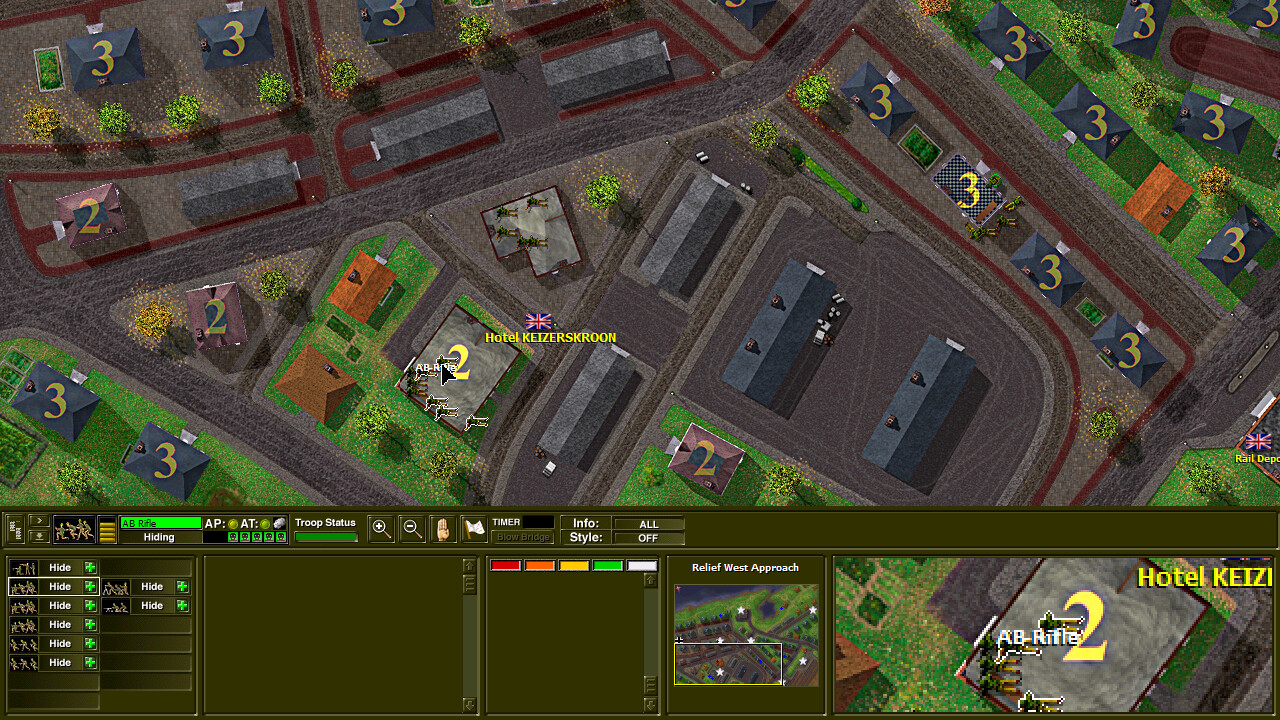Click the right-arrow expander at toolbar left
The width and height of the screenshot is (1280, 720).
(x=38, y=521)
